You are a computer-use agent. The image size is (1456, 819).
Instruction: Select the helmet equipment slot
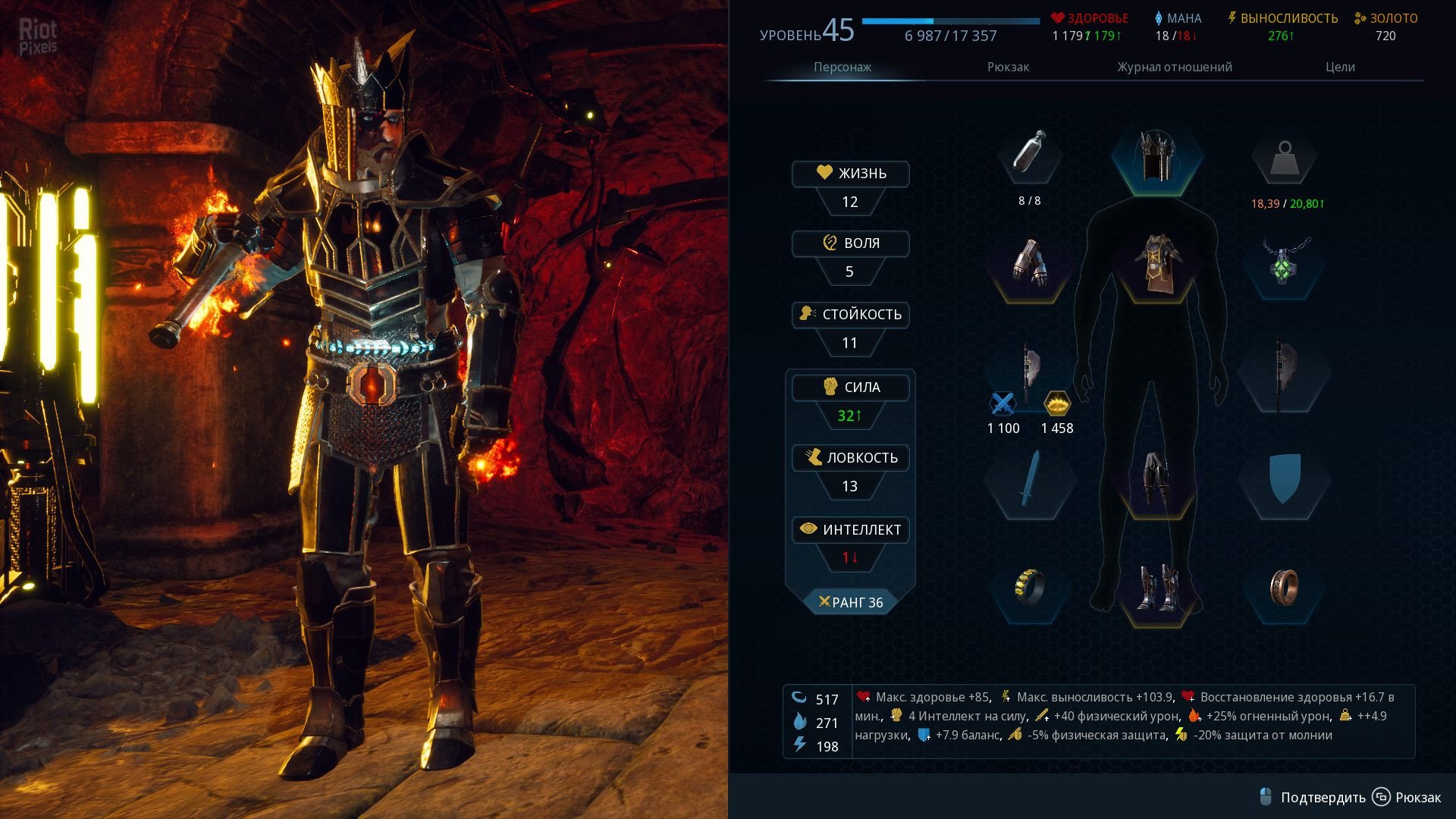tap(1156, 157)
